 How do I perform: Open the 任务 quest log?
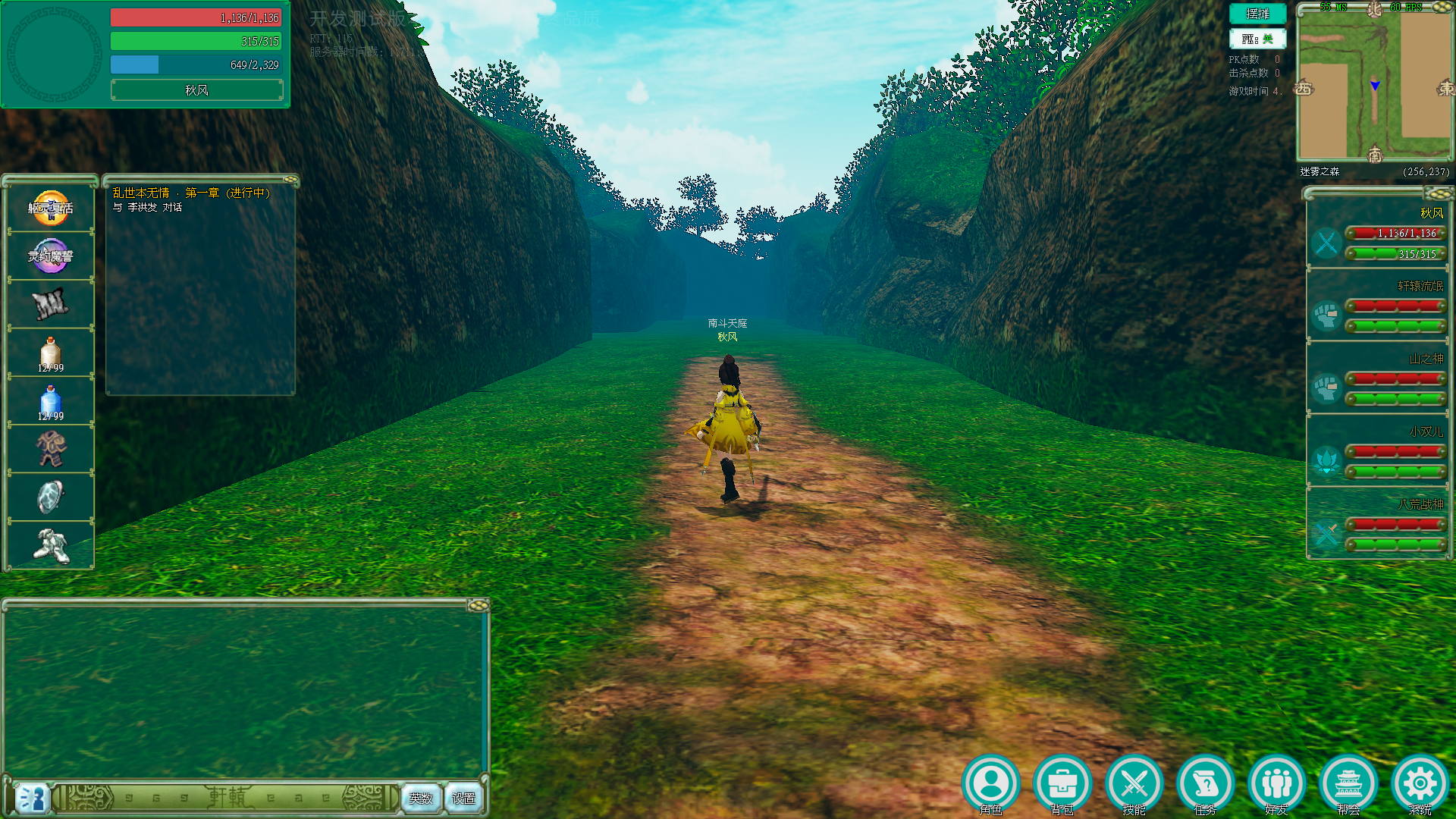[x=1205, y=783]
